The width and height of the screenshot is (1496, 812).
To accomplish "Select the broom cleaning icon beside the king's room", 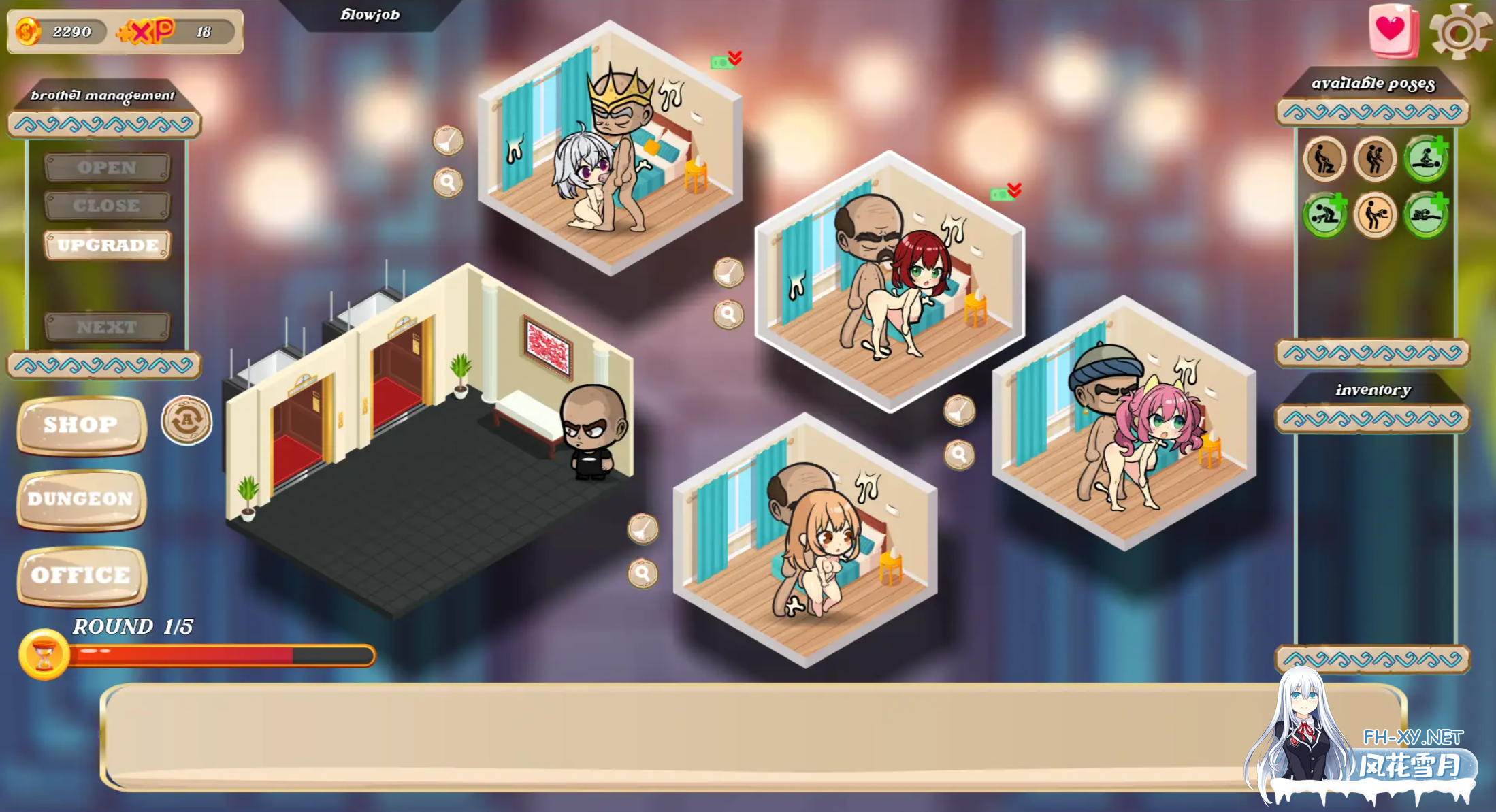I will point(446,142).
